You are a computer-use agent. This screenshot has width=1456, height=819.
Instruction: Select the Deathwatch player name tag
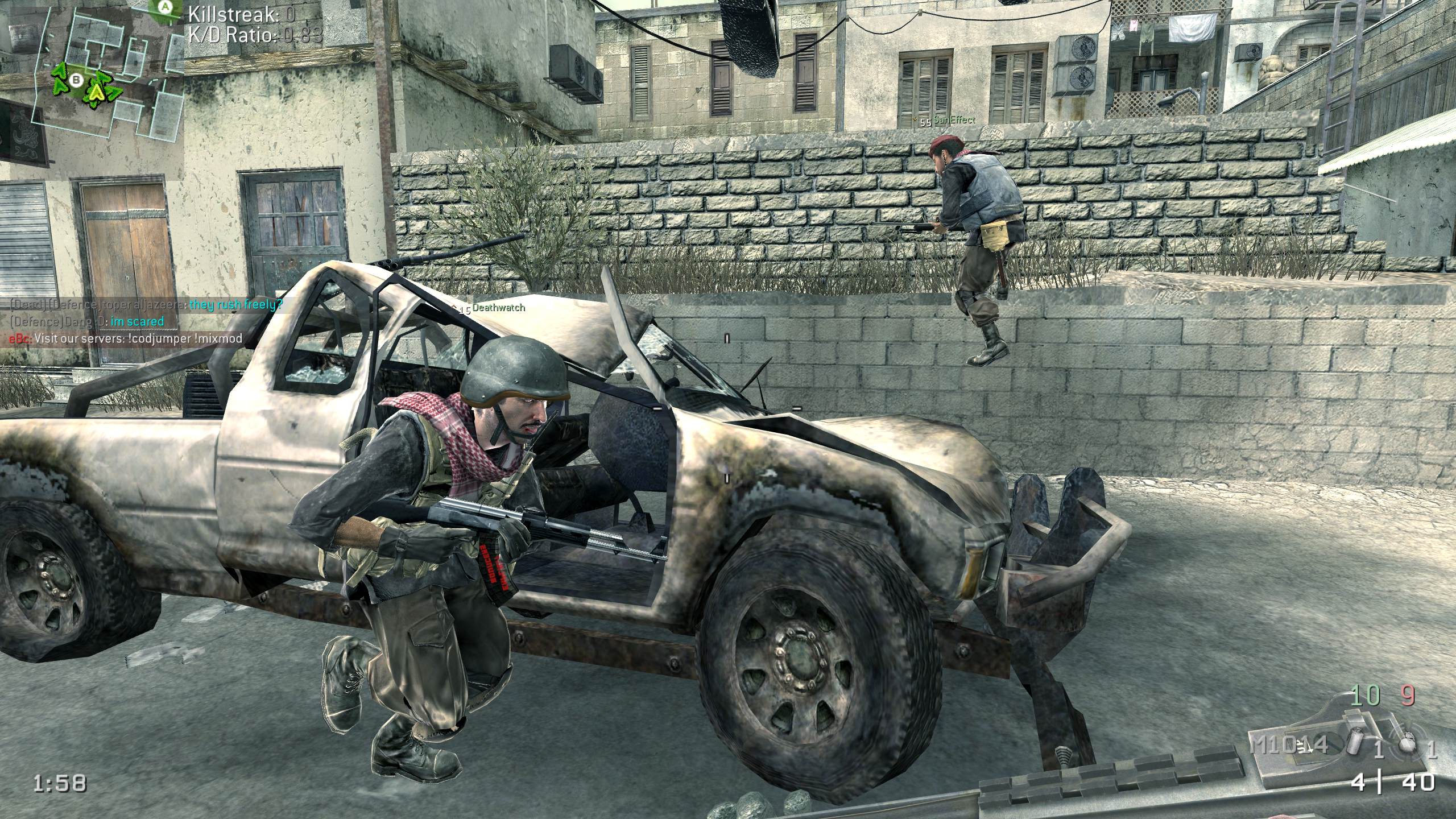pyautogui.click(x=499, y=308)
